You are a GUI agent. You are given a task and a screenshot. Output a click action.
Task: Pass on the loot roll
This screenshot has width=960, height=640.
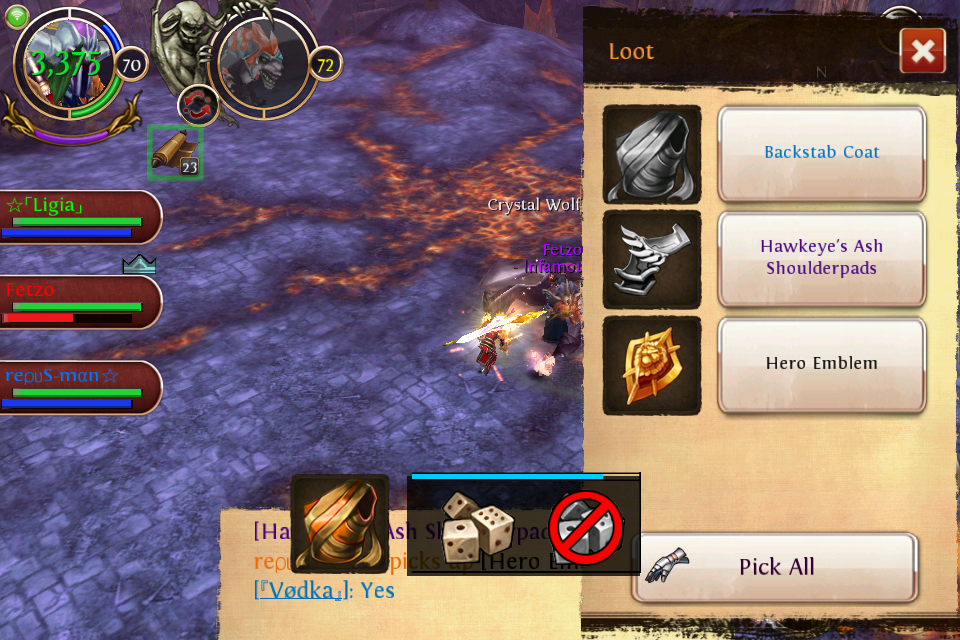[x=586, y=528]
